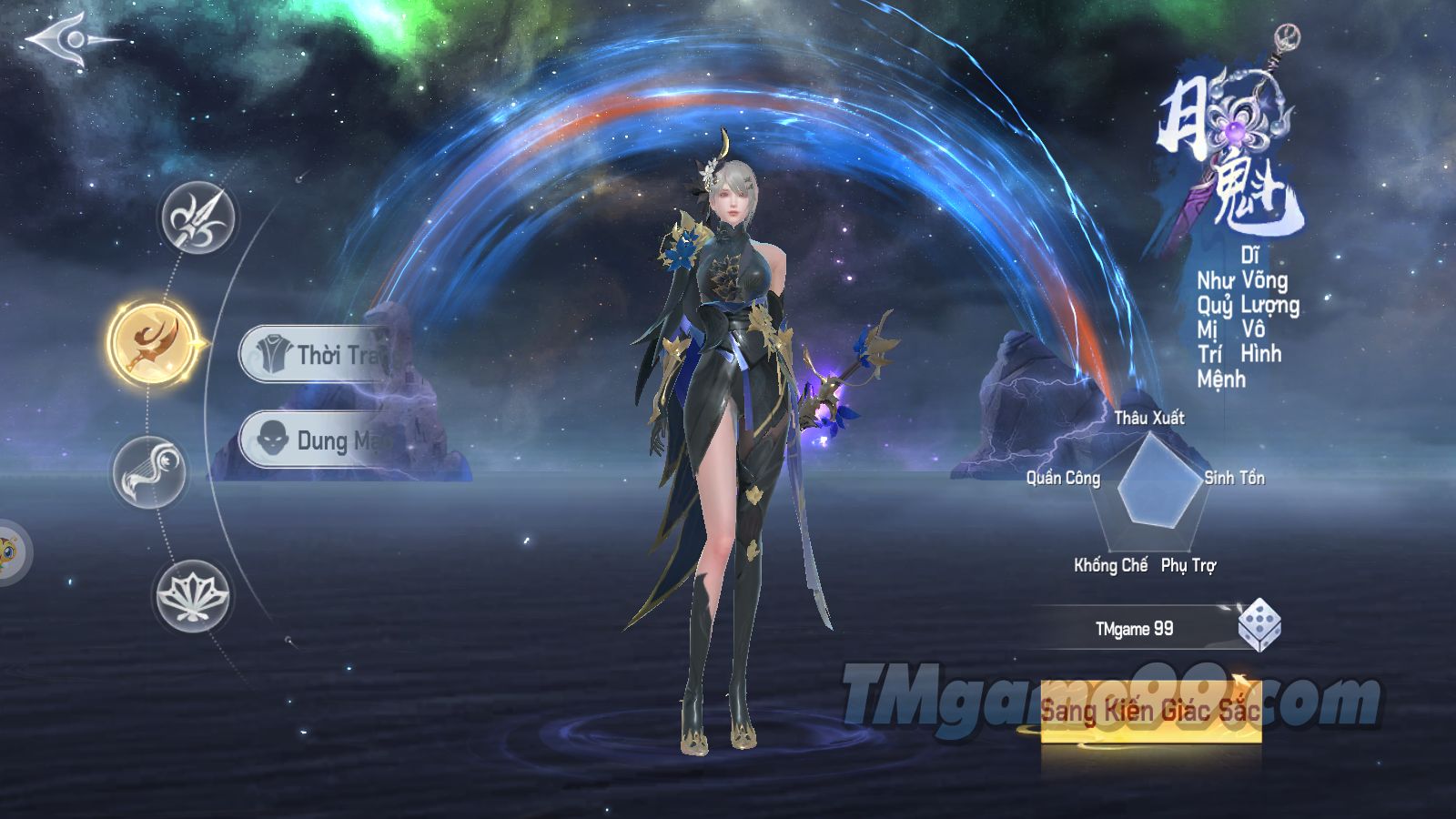The image size is (1456, 819).
Task: Pick the lotus flower class icon
Action: click(x=192, y=595)
